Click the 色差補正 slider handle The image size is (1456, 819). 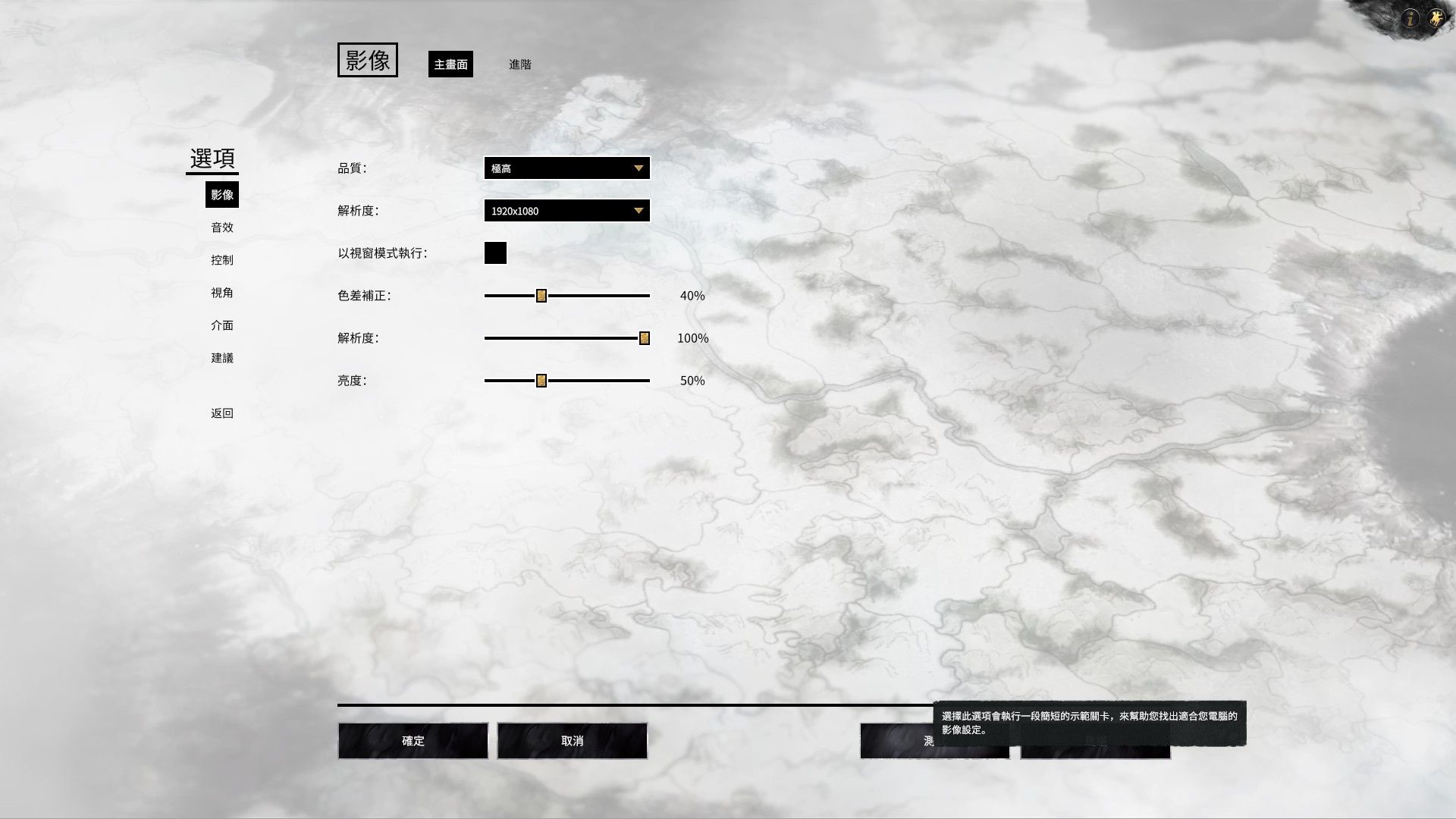click(541, 296)
